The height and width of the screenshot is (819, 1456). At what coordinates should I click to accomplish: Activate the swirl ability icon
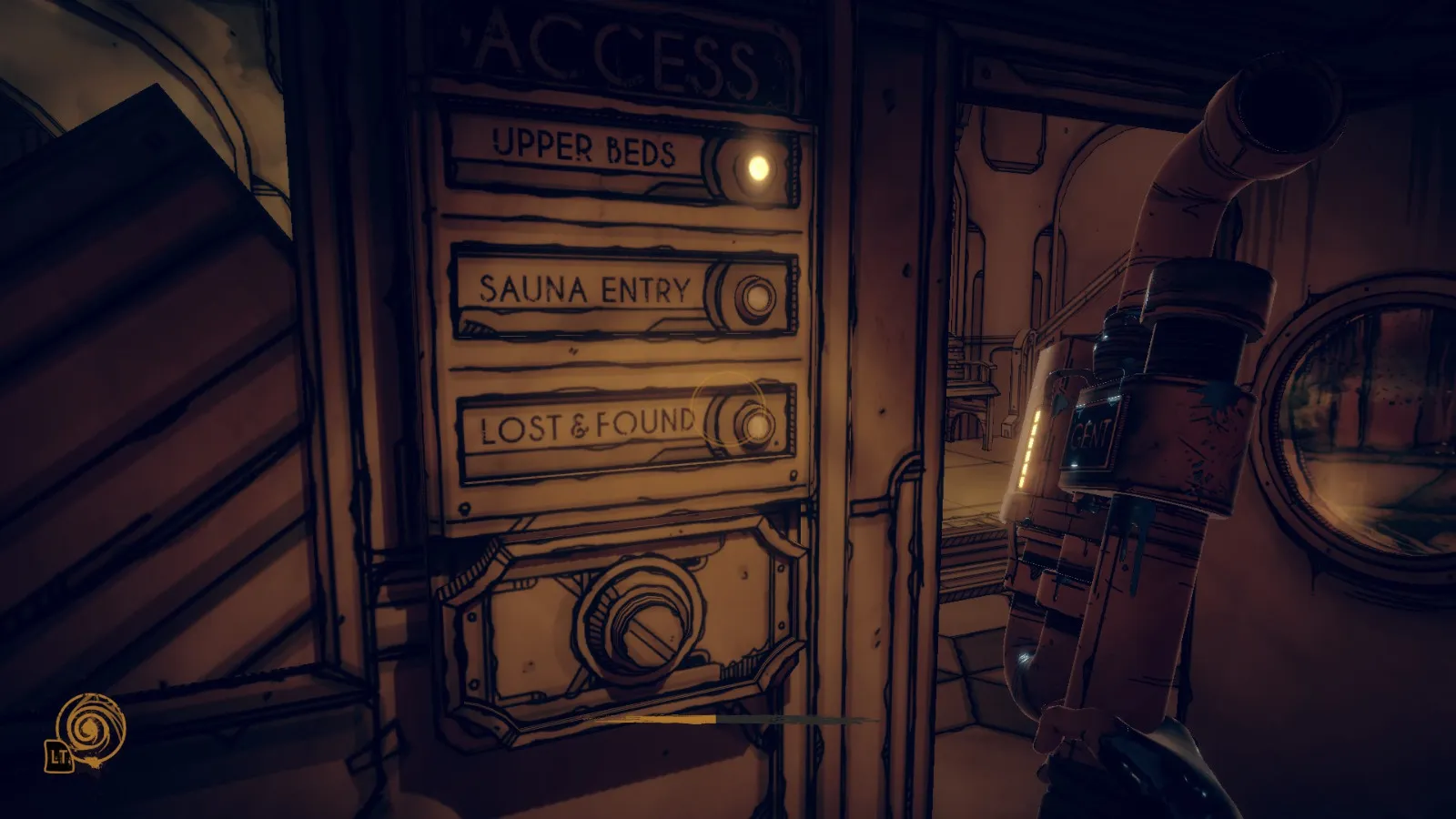pyautogui.click(x=90, y=727)
